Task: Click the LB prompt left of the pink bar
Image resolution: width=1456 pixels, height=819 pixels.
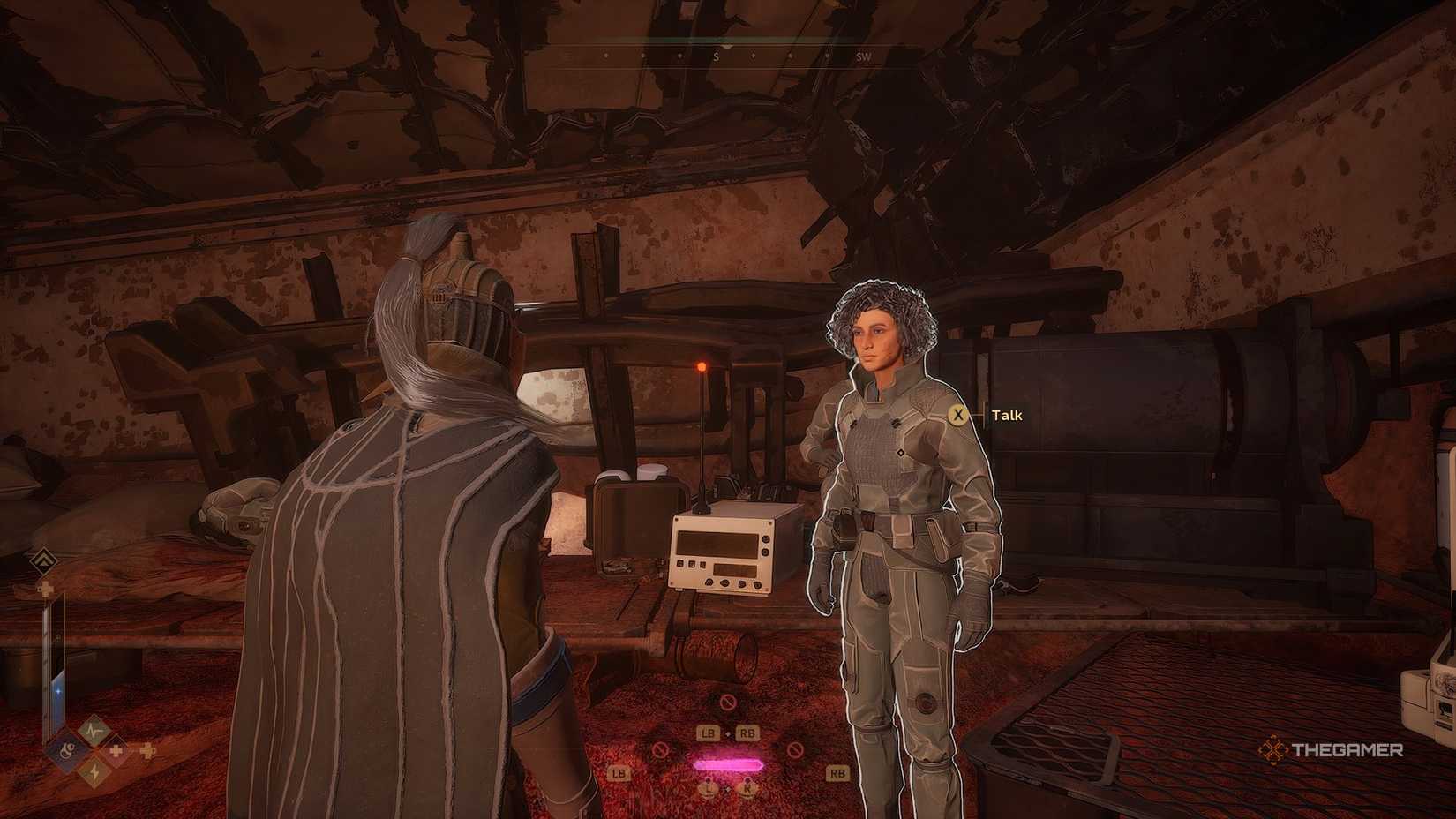Action: (x=709, y=733)
